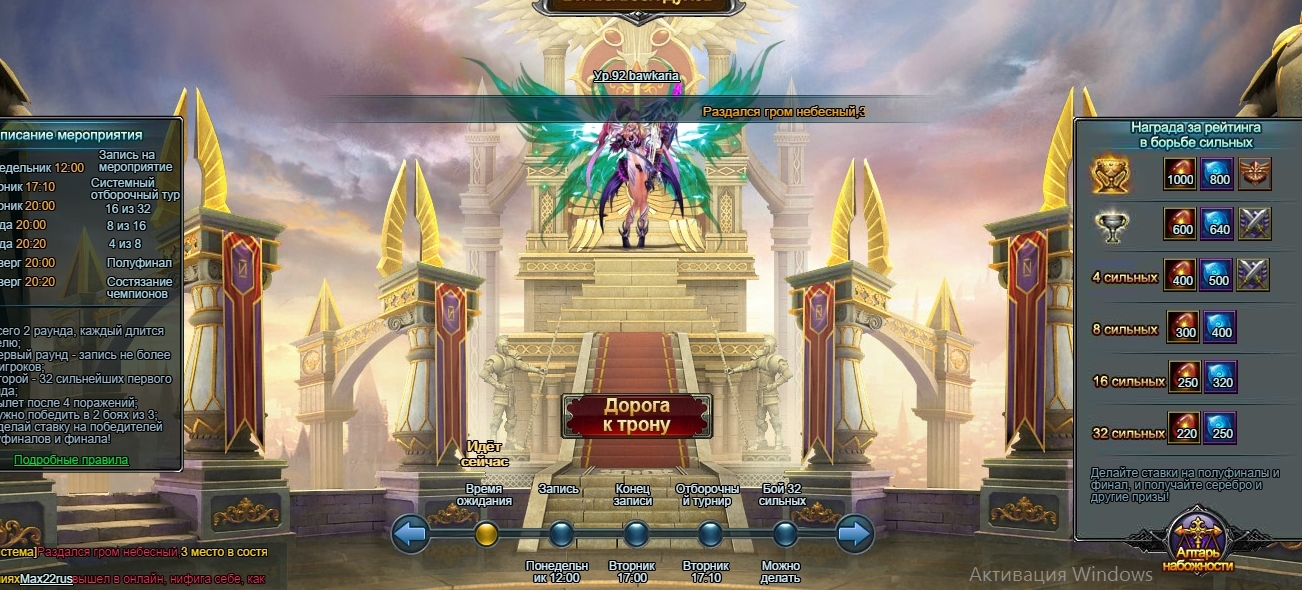The width and height of the screenshot is (1302, 590).
Task: Inspect the red reward icon marked 300
Action: [x=1184, y=327]
